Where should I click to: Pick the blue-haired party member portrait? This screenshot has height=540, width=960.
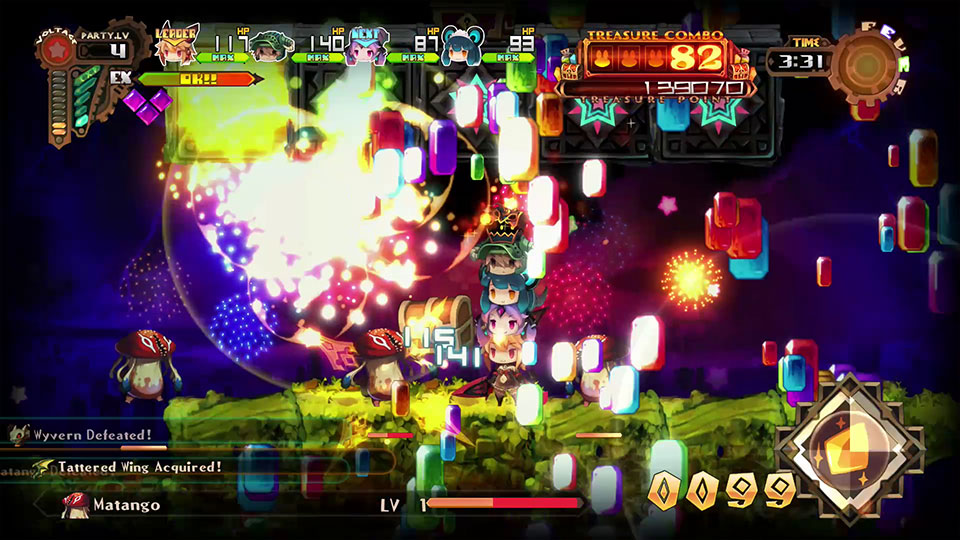[460, 47]
